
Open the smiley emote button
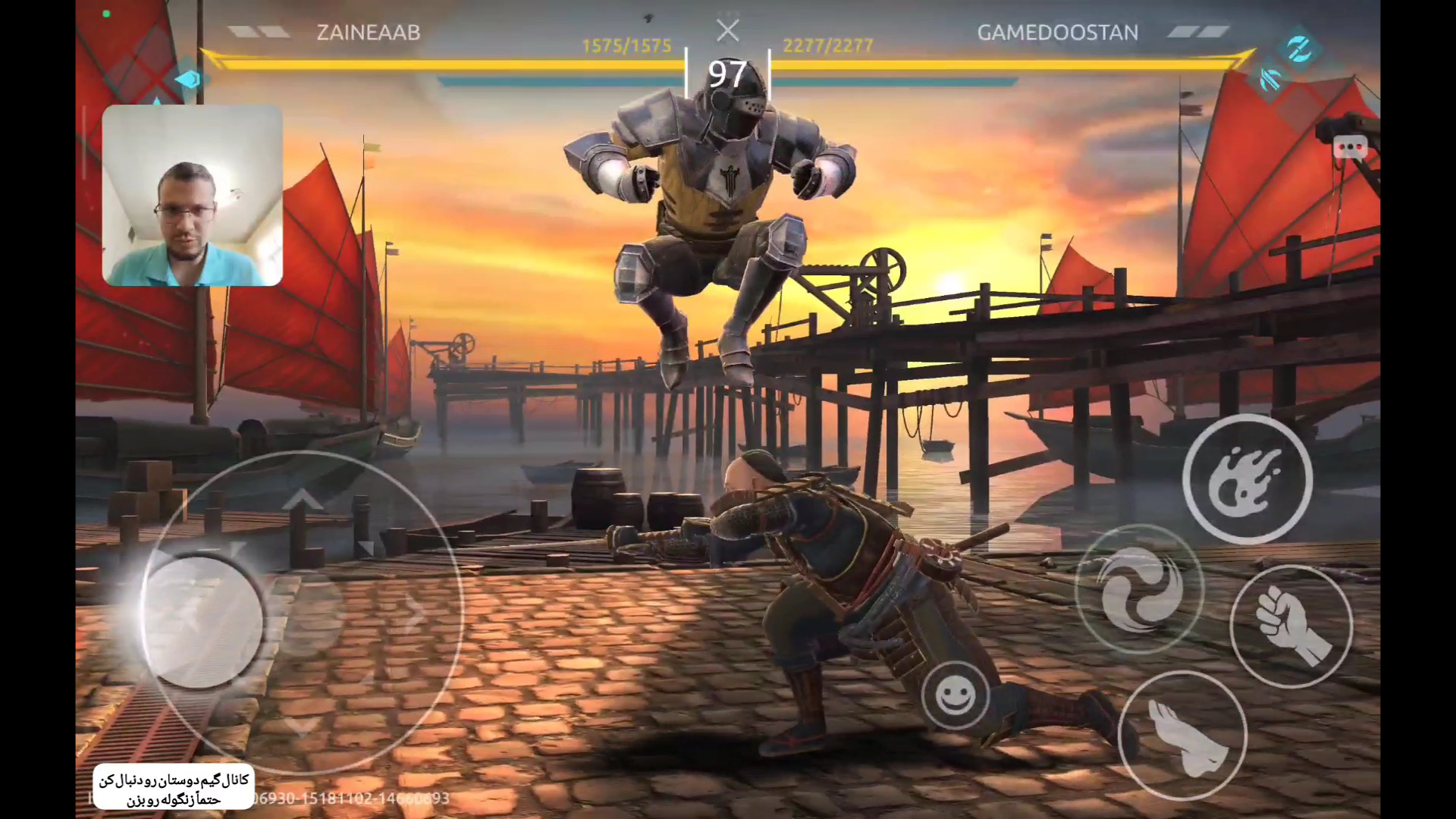pyautogui.click(x=955, y=695)
